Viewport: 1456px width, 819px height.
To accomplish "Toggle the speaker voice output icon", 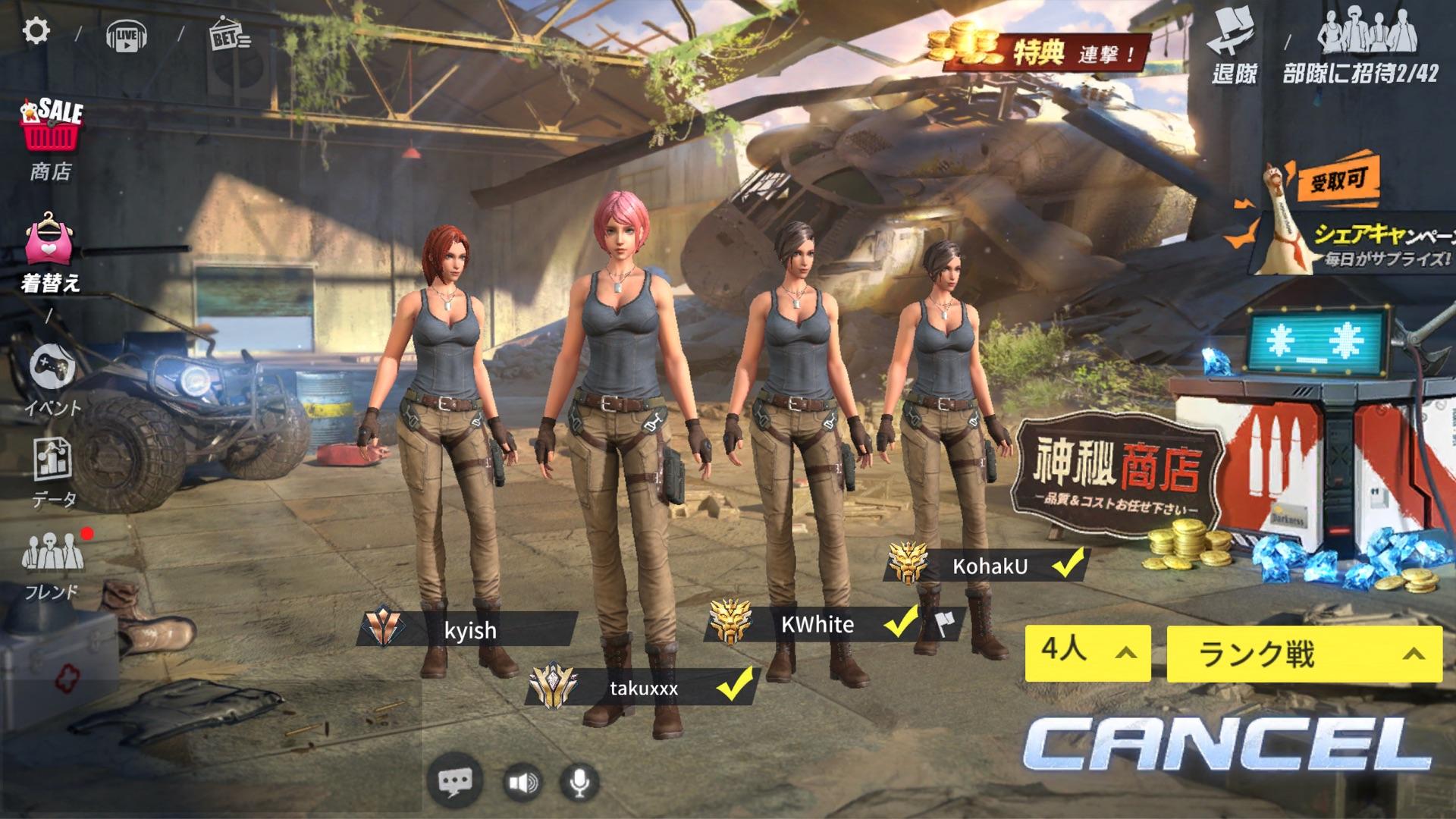I will coord(522,782).
